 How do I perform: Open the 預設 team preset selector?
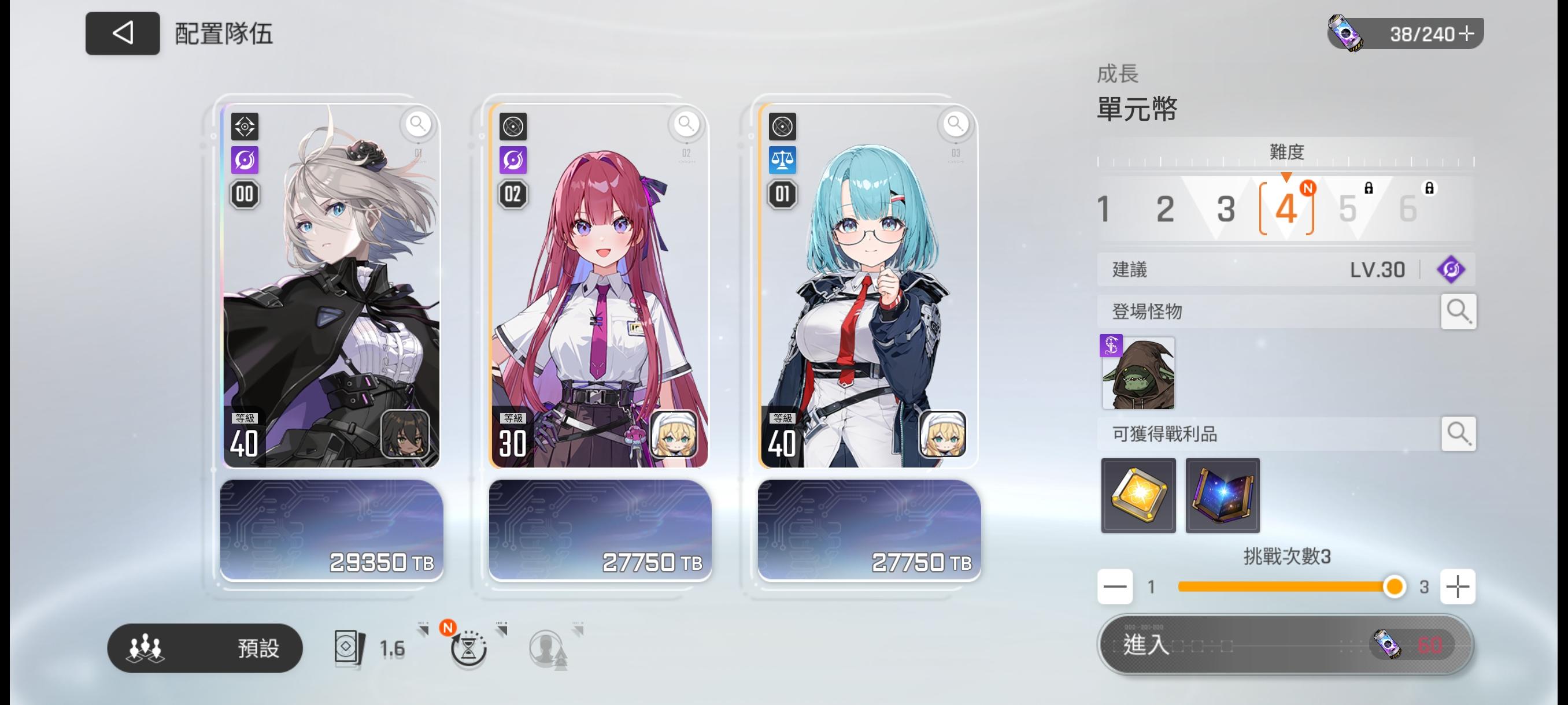click(205, 648)
